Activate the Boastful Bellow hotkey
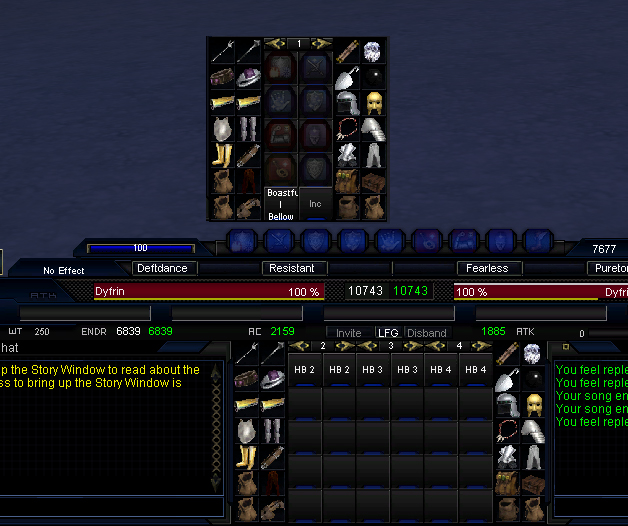Viewport: 628px width, 526px height. tap(281, 203)
